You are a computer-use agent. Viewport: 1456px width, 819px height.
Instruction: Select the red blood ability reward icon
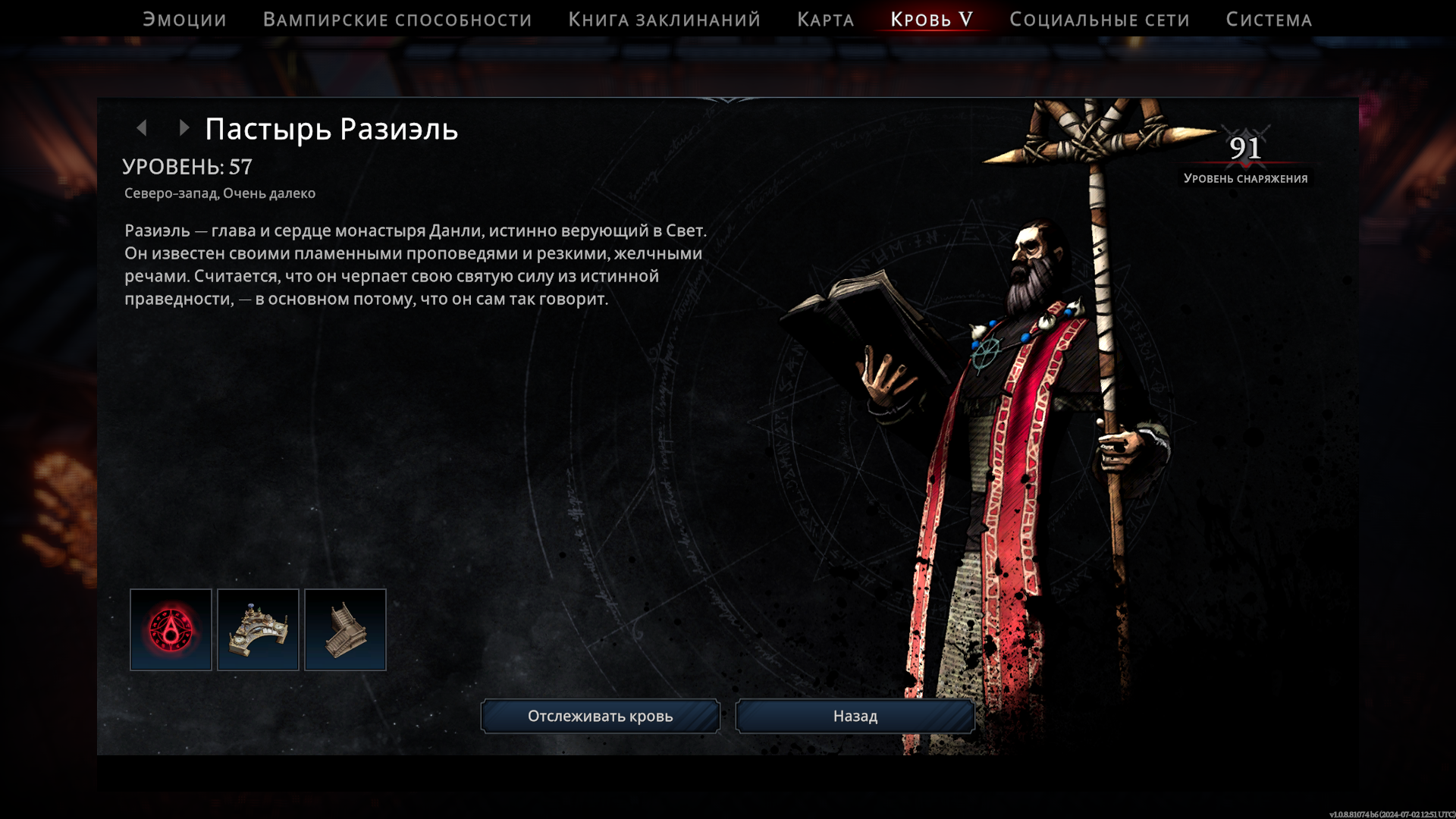(x=171, y=629)
